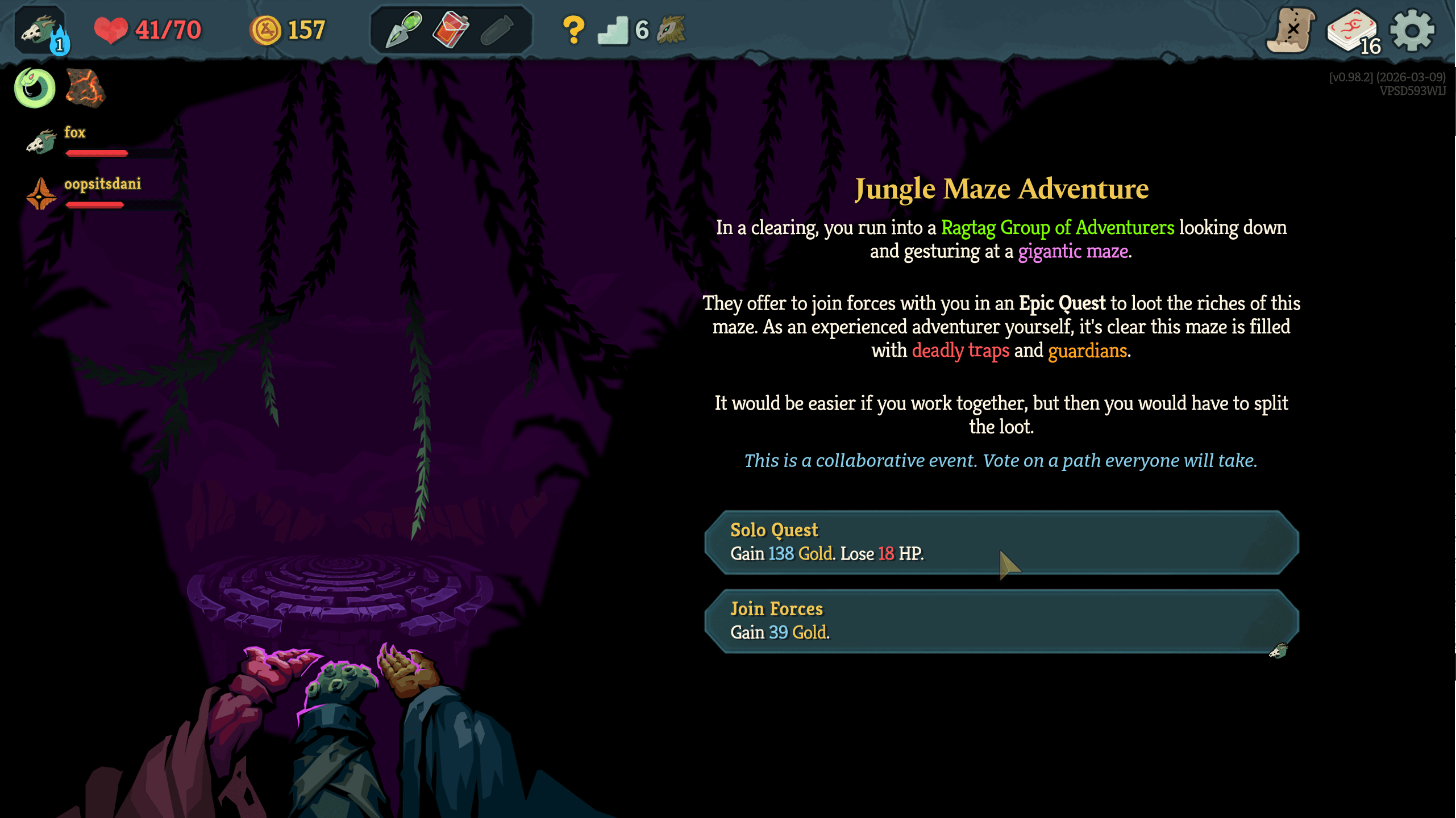The height and width of the screenshot is (818, 1456).
Task: Click the boss icon beside the floor number
Action: [671, 30]
